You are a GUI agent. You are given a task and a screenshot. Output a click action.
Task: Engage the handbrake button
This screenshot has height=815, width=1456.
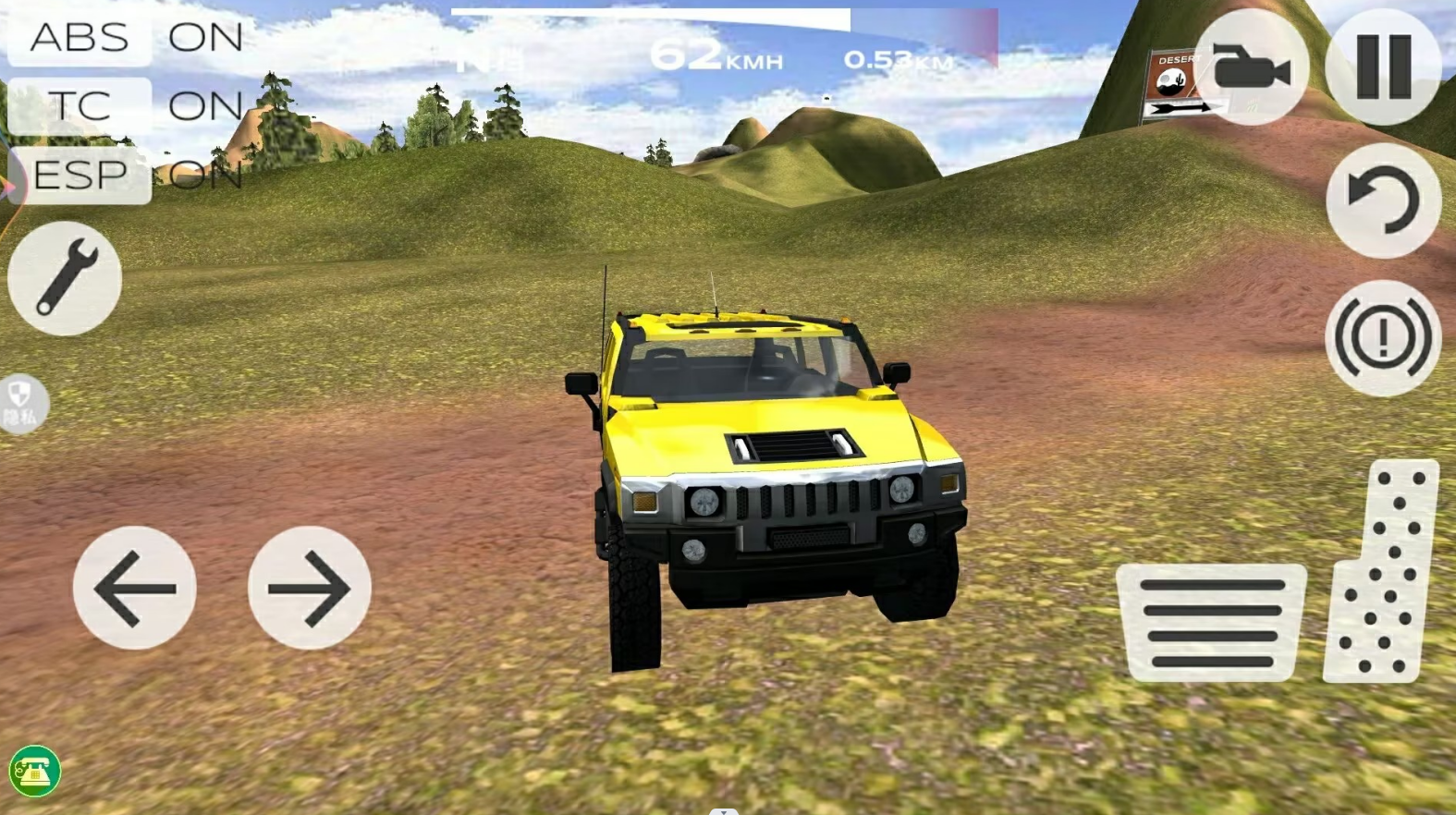pyautogui.click(x=1383, y=338)
